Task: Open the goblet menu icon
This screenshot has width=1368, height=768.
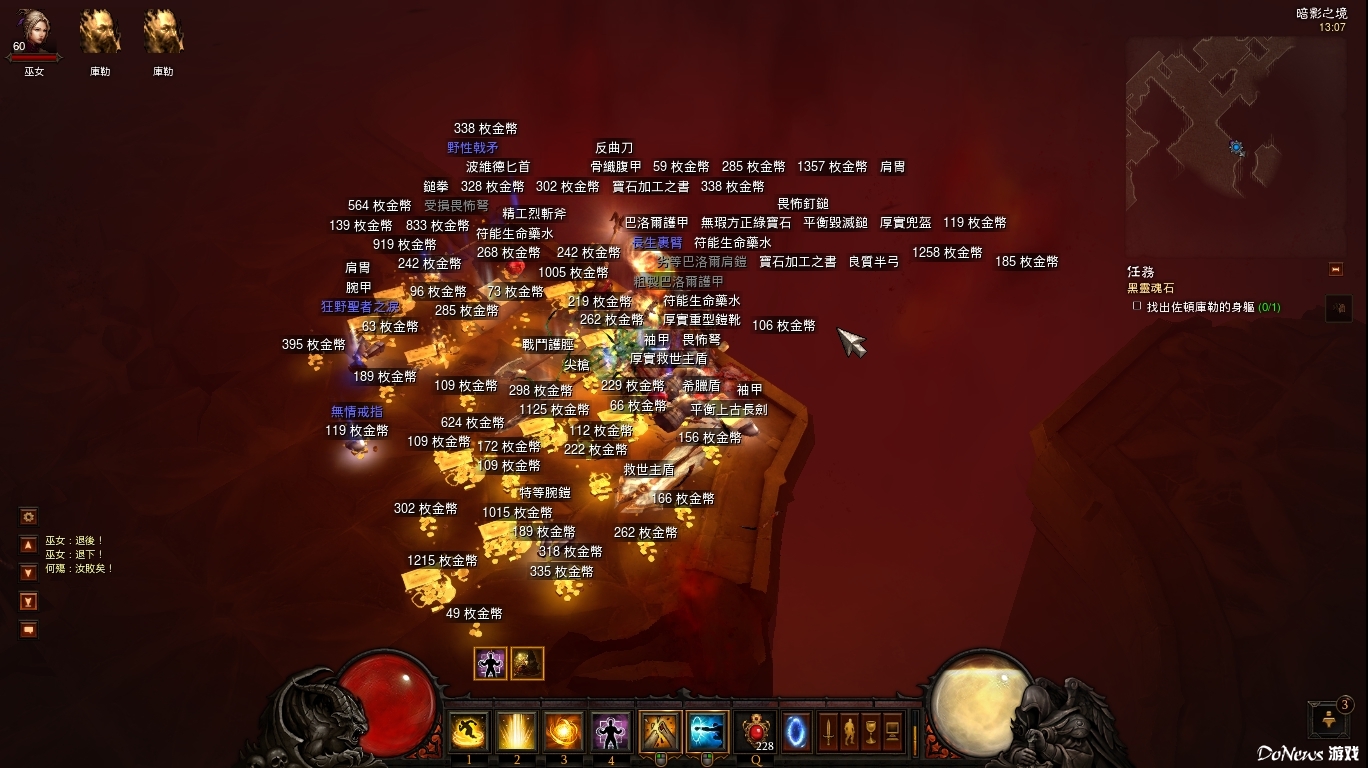Action: [871, 732]
